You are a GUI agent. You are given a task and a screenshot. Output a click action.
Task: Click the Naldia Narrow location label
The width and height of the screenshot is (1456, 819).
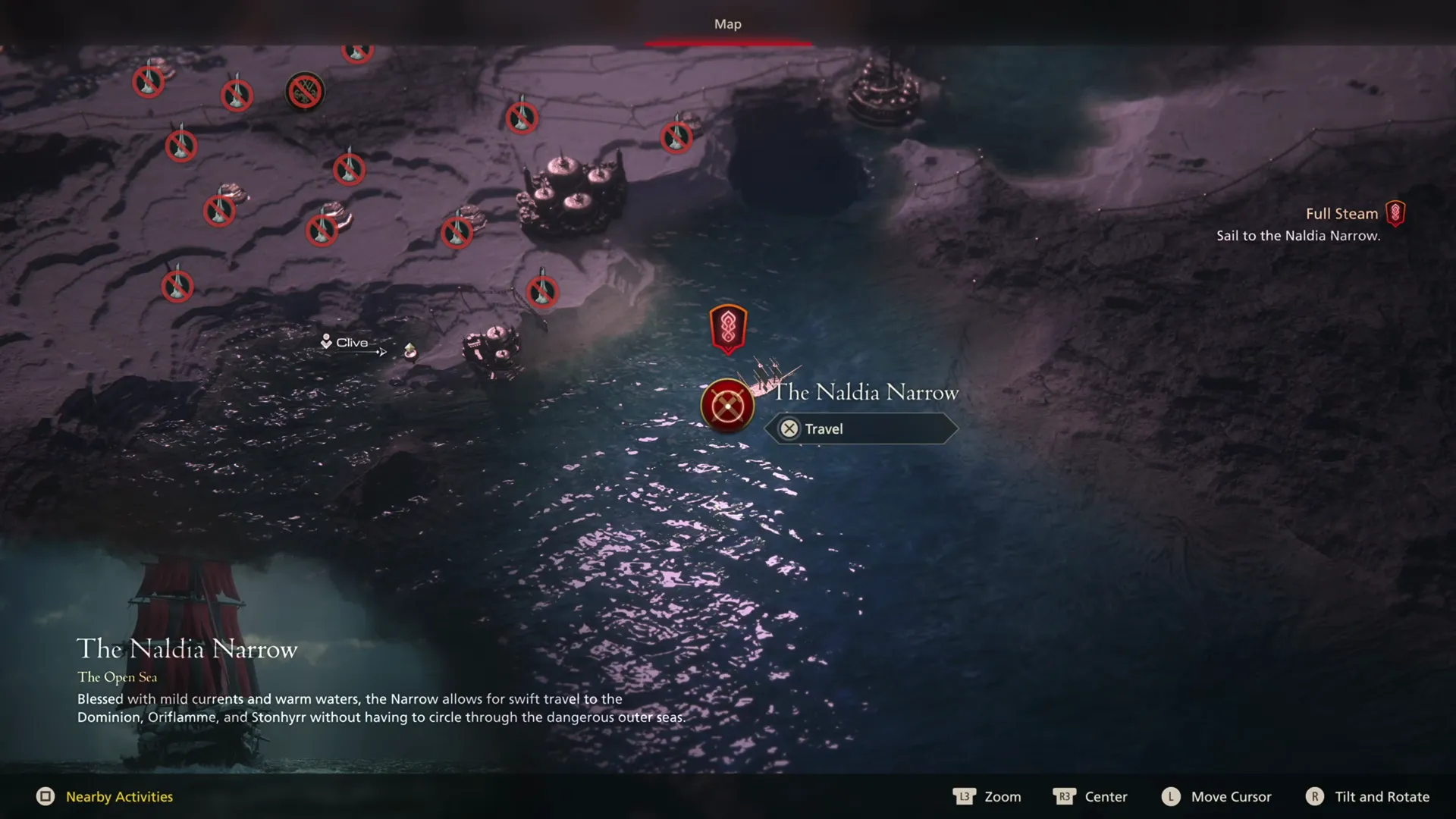864,392
